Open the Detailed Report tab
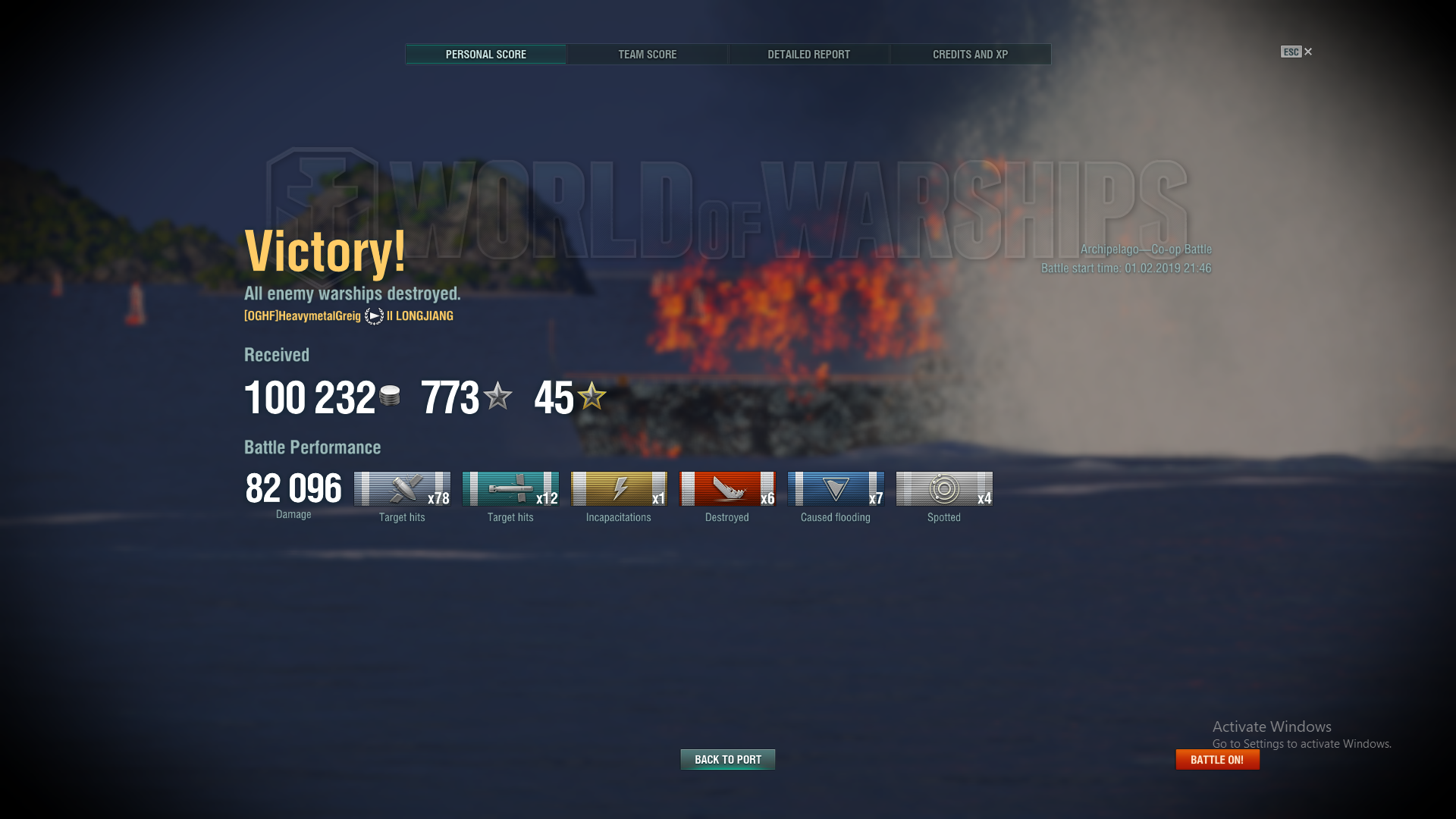This screenshot has height=819, width=1456. 808,55
